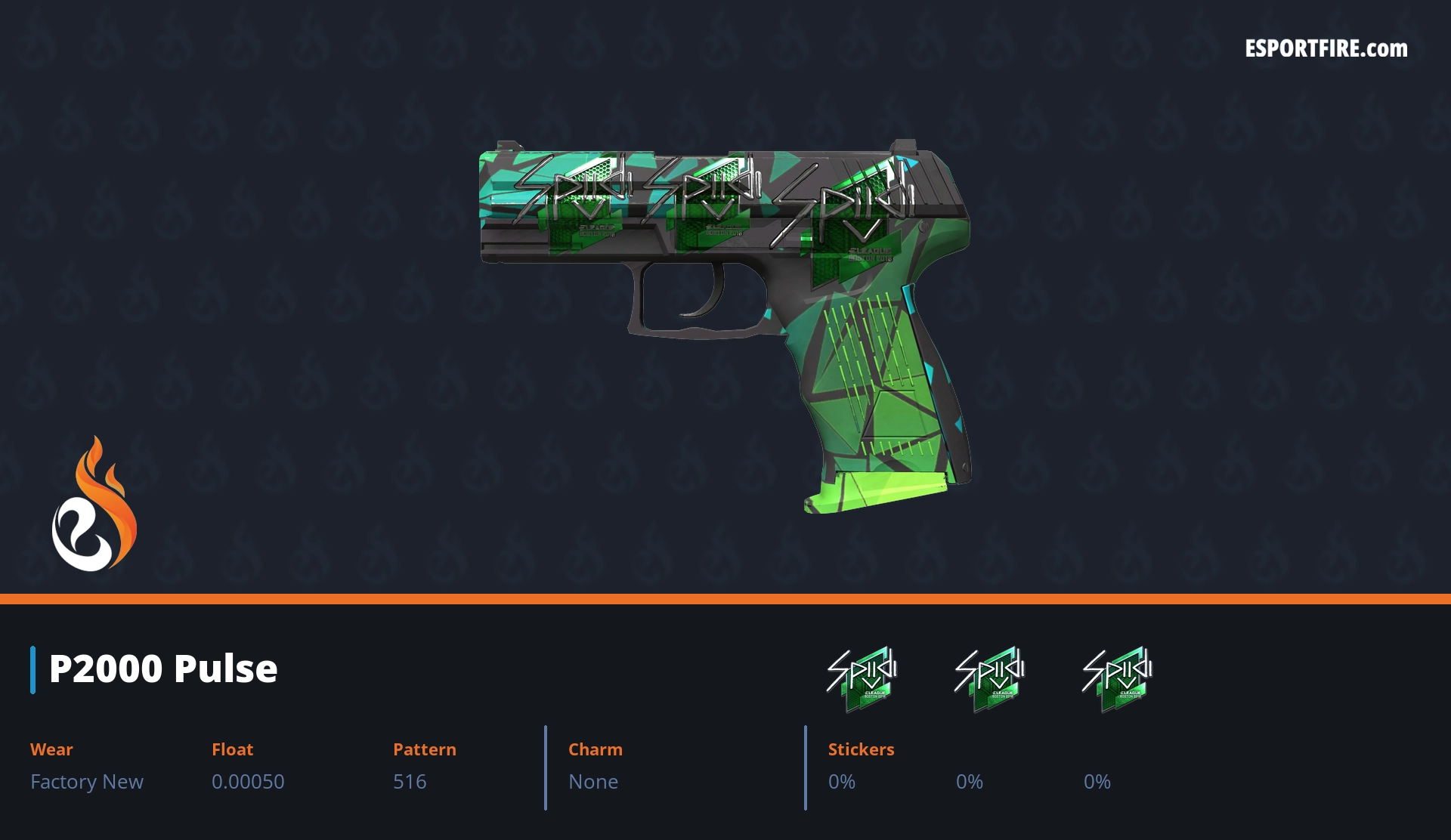The image size is (1451, 840).
Task: Open the ESPORTFIRE.com site link
Action: pos(1326,49)
